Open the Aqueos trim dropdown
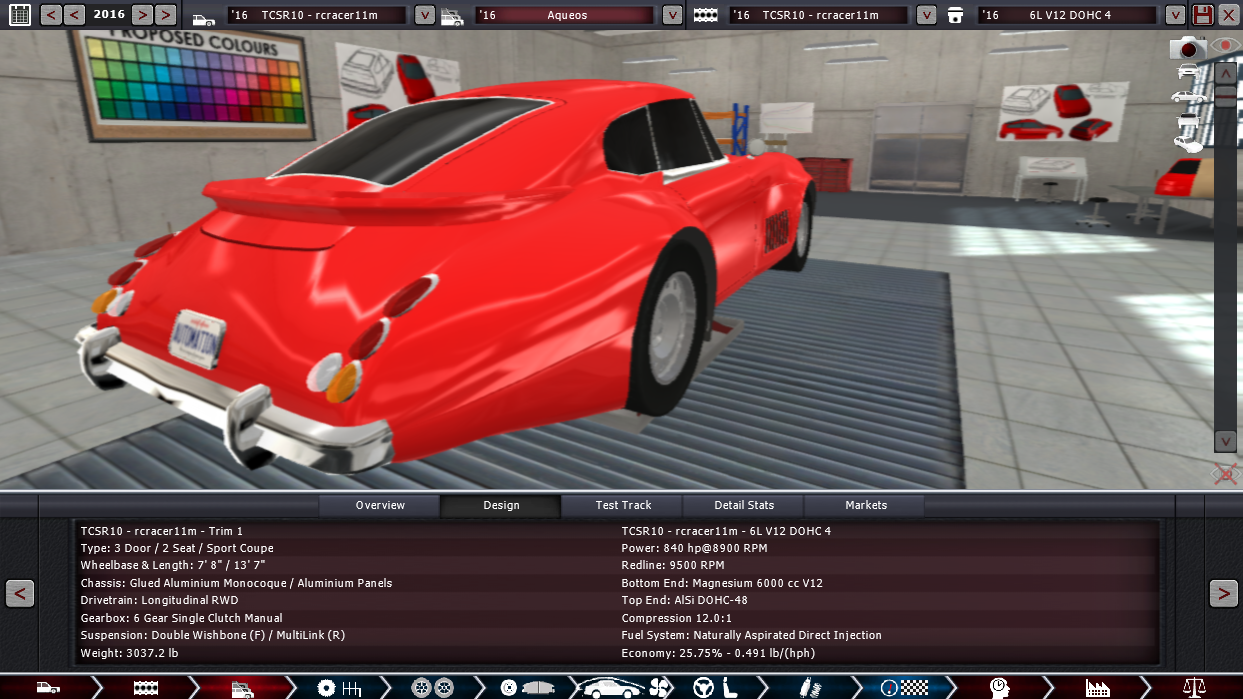The image size is (1243, 699). pos(672,15)
